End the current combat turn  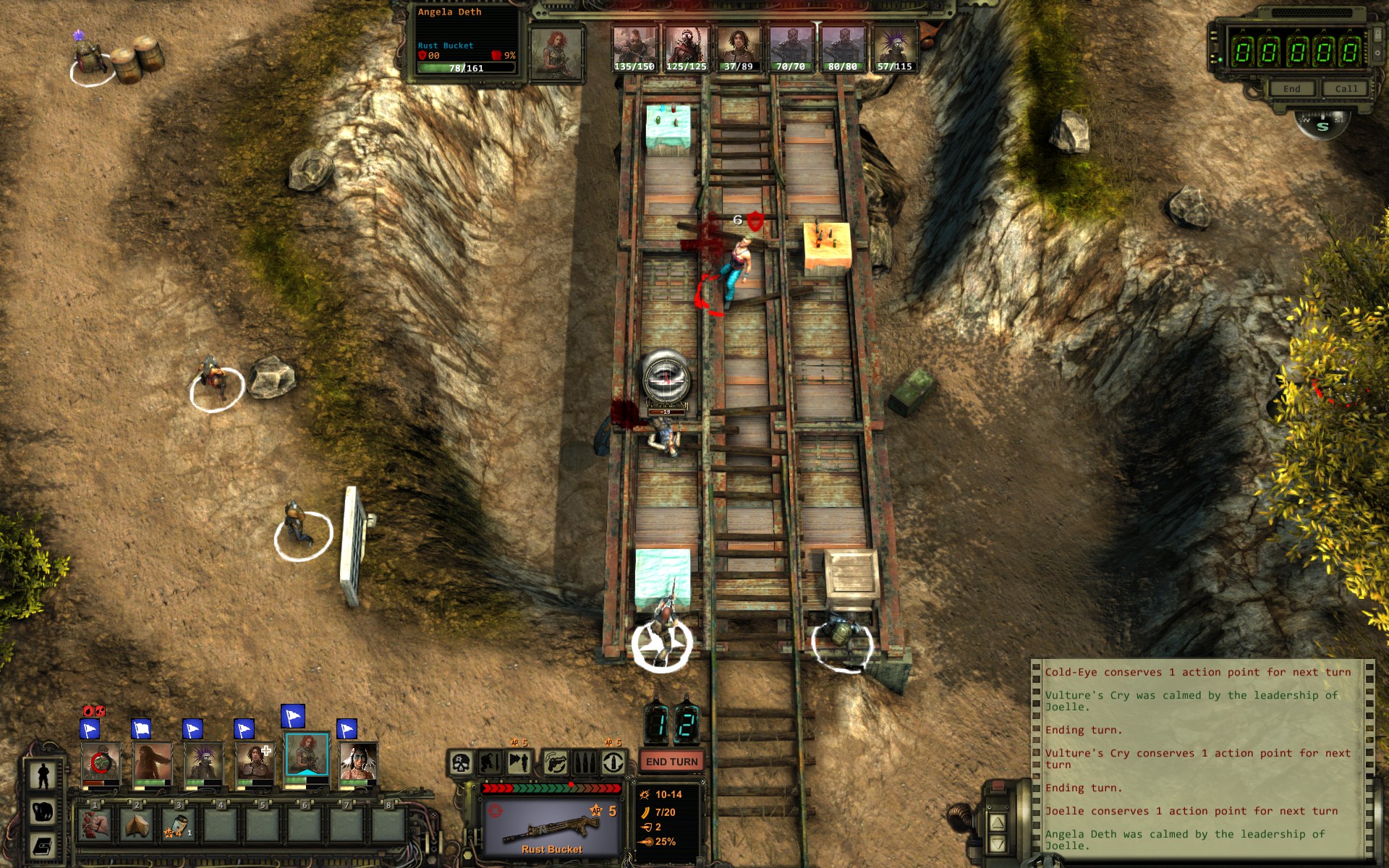pos(671,762)
